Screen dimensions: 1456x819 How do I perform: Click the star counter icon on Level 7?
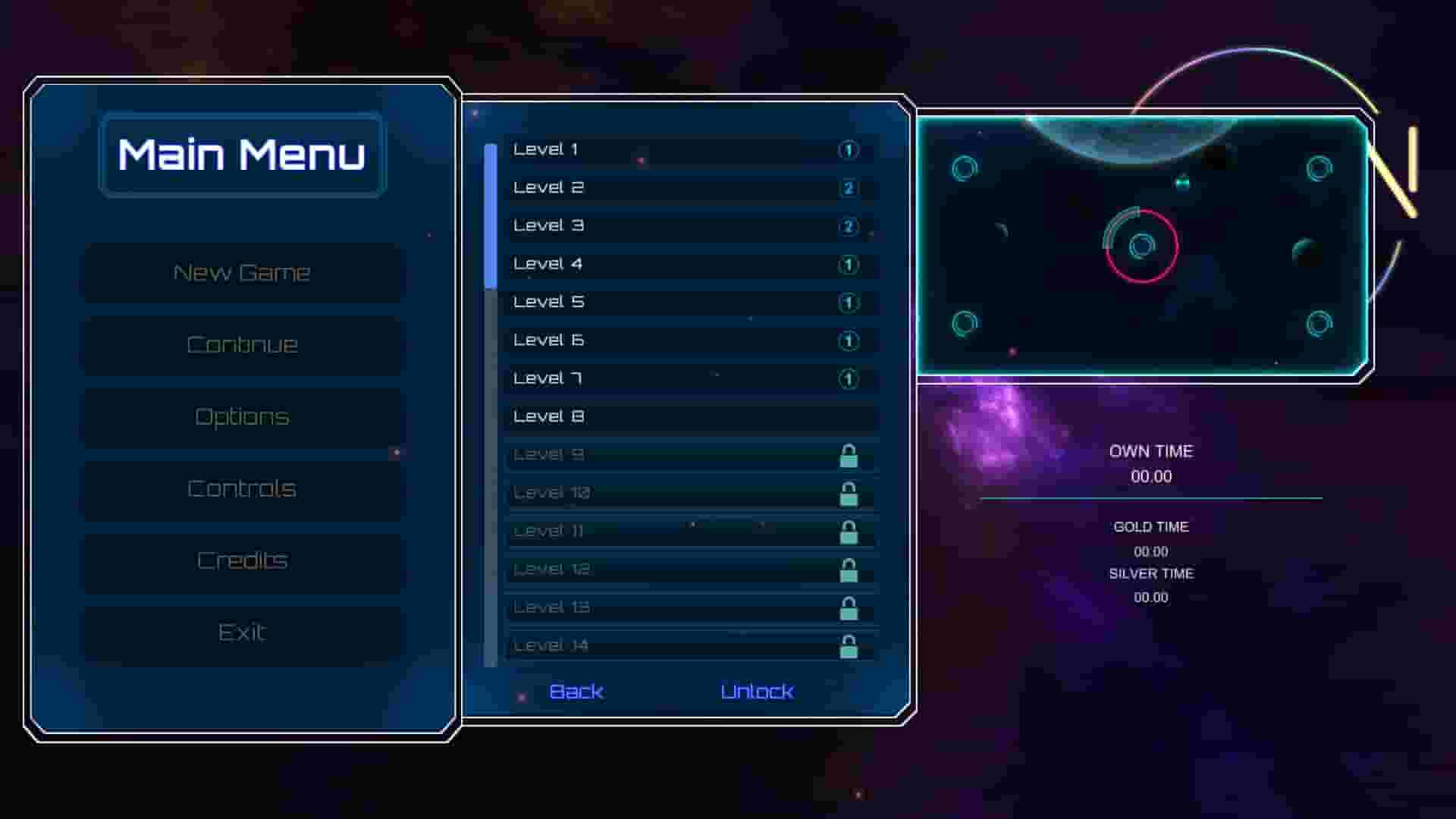pos(847,378)
